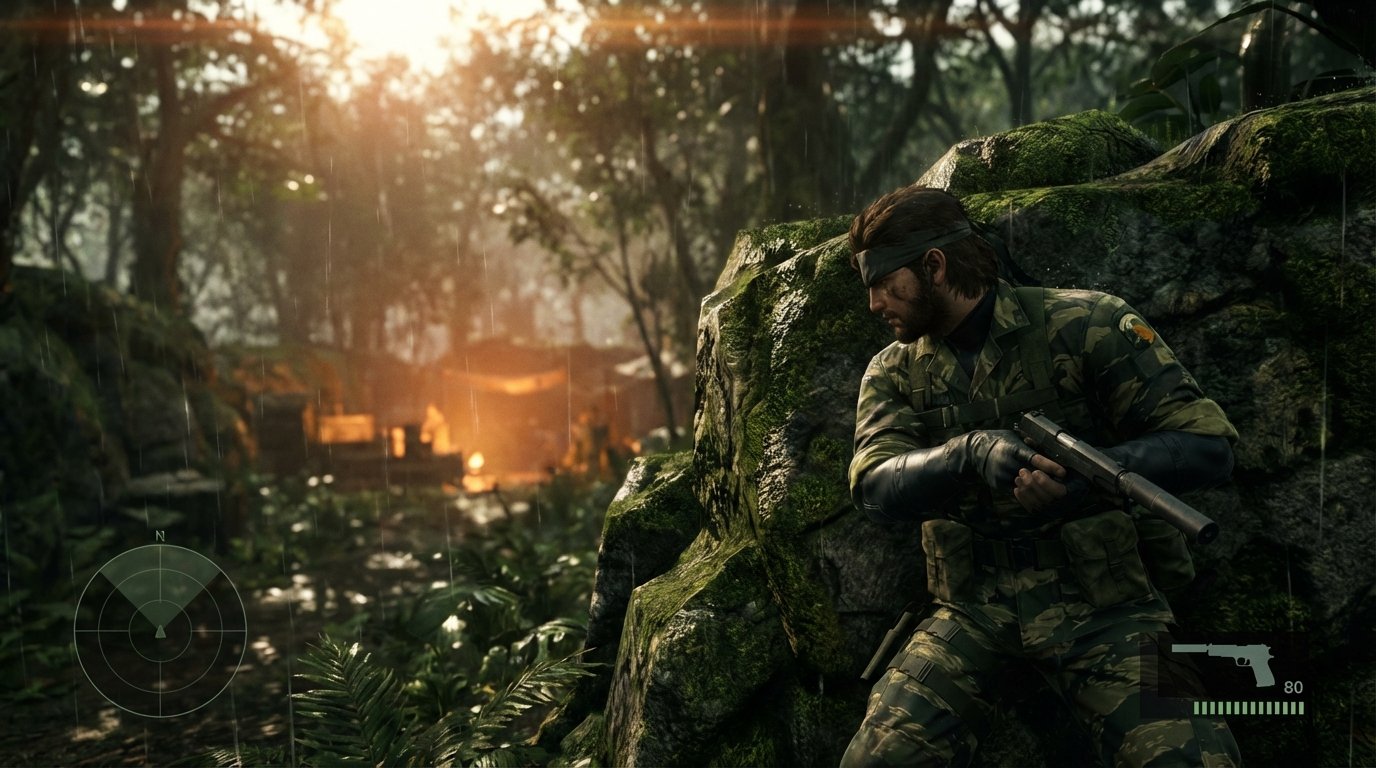Click the compass N marker above the radar
This screenshot has height=768, width=1376.
click(x=160, y=536)
